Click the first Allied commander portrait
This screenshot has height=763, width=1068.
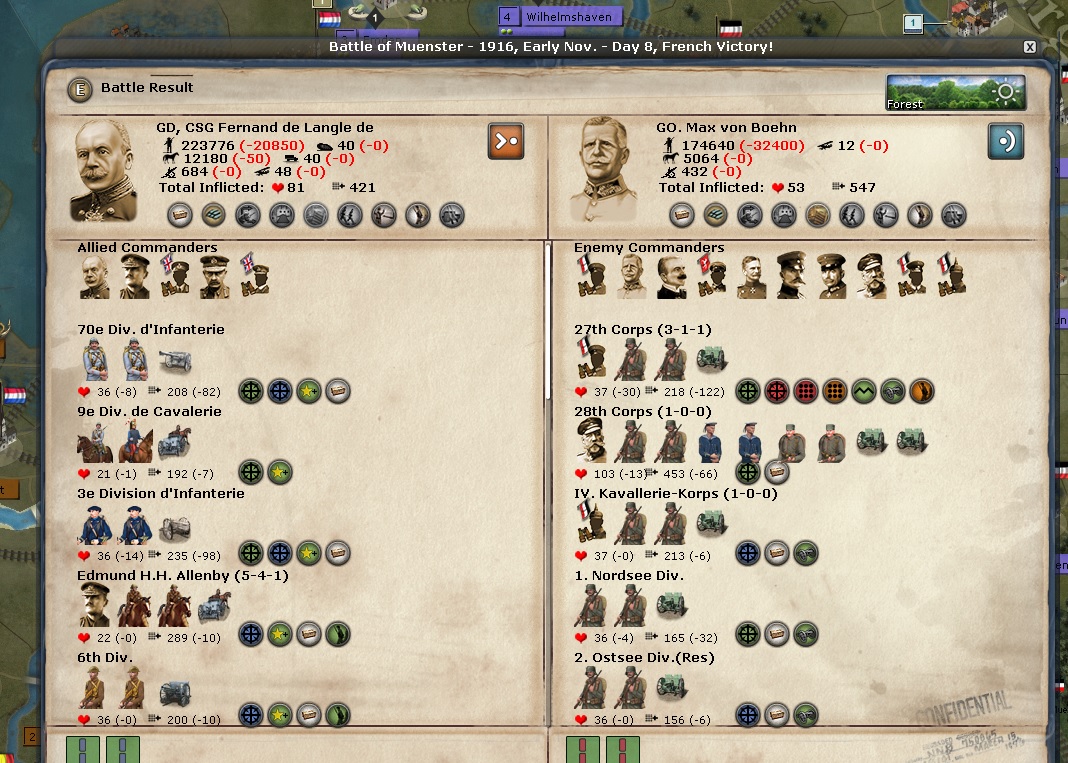[95, 277]
